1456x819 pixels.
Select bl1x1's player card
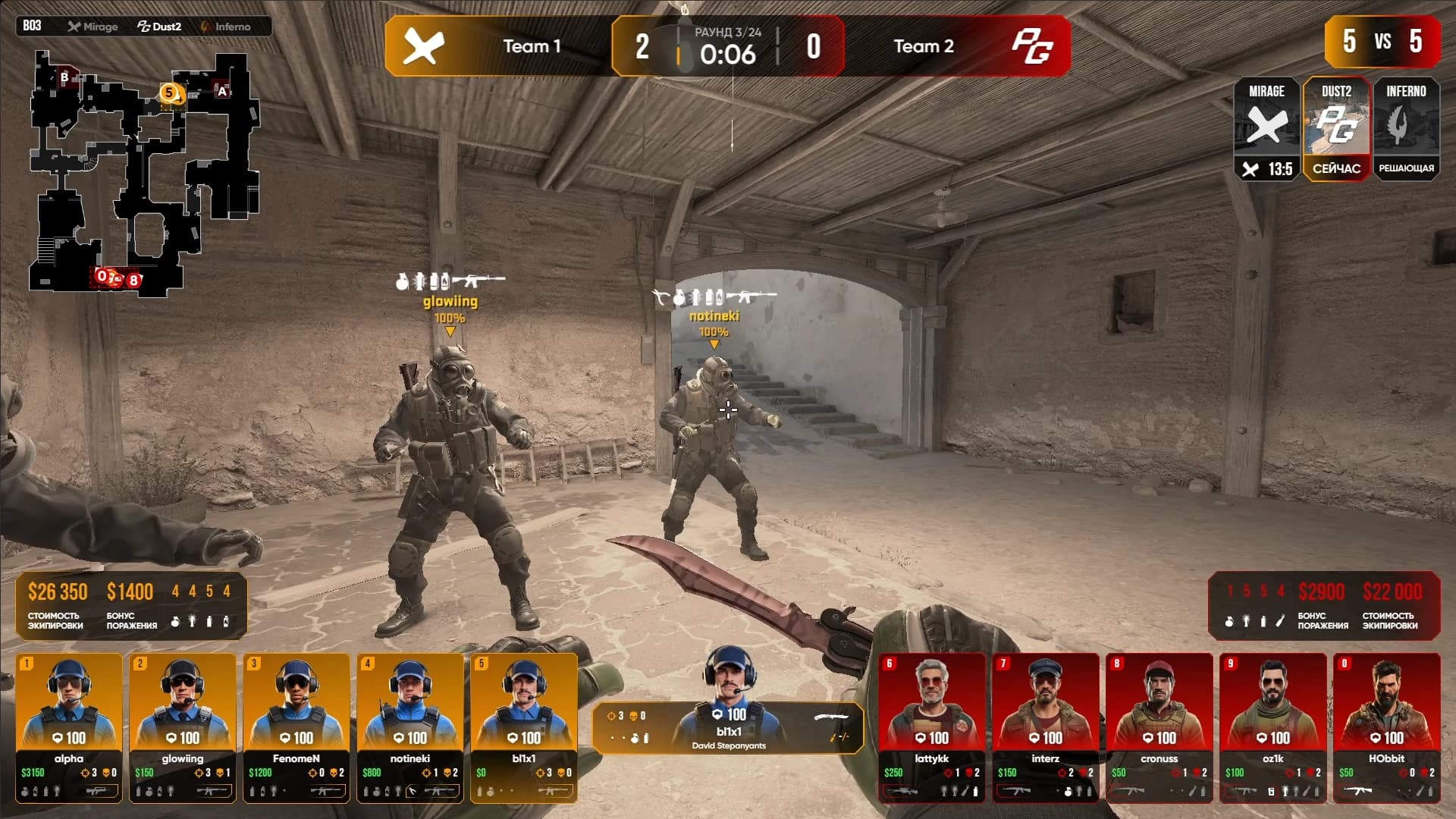click(524, 726)
